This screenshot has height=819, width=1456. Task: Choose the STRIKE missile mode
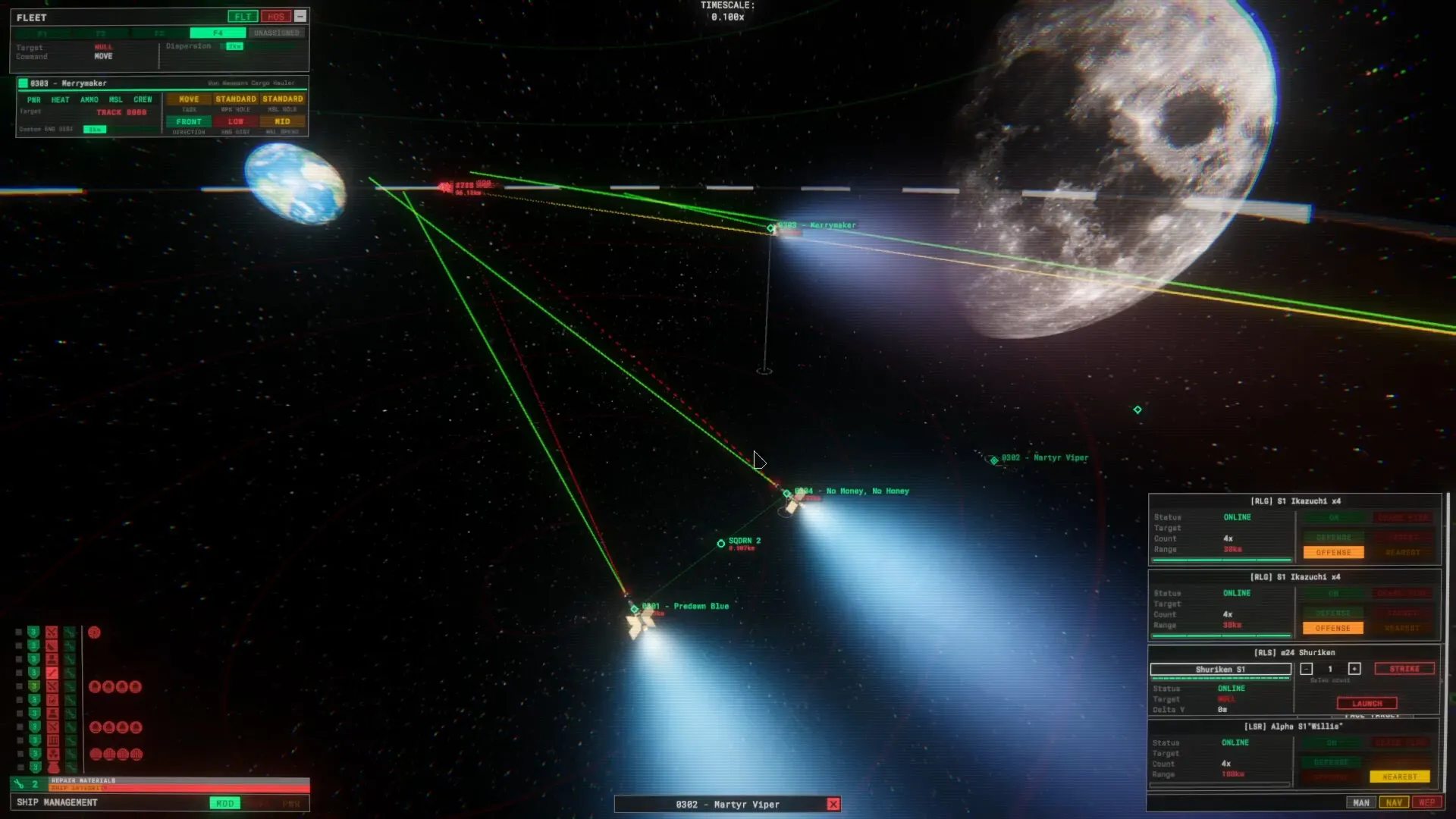pos(1404,669)
